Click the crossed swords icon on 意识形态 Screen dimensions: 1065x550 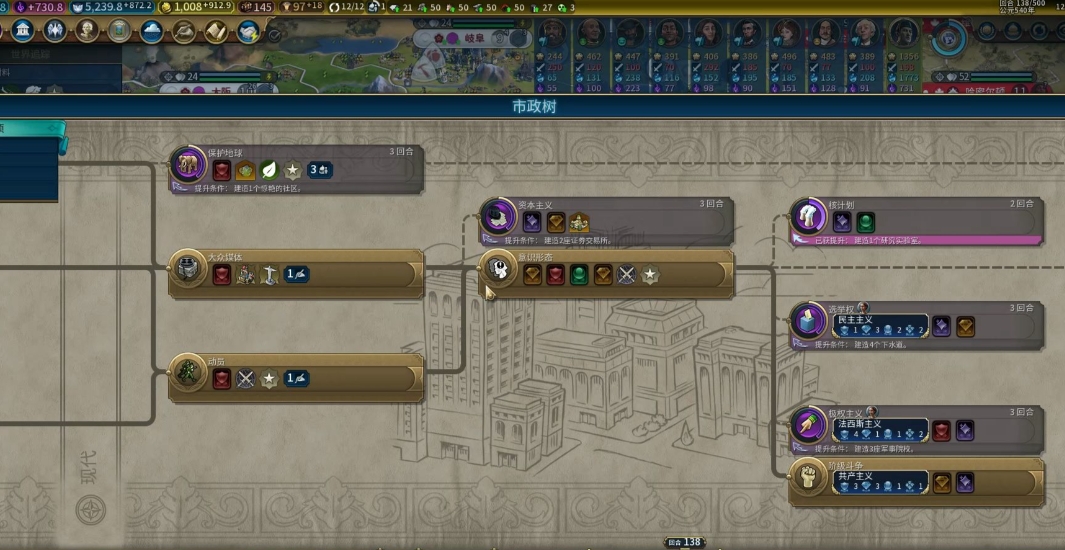pyautogui.click(x=627, y=275)
